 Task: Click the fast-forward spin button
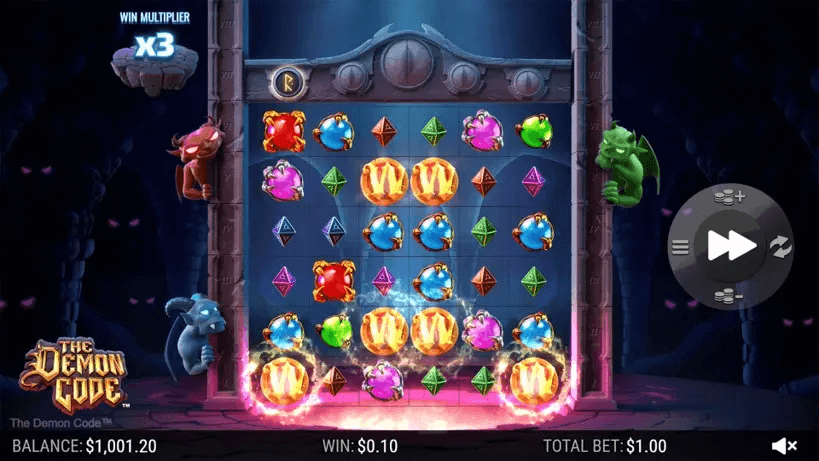(731, 245)
